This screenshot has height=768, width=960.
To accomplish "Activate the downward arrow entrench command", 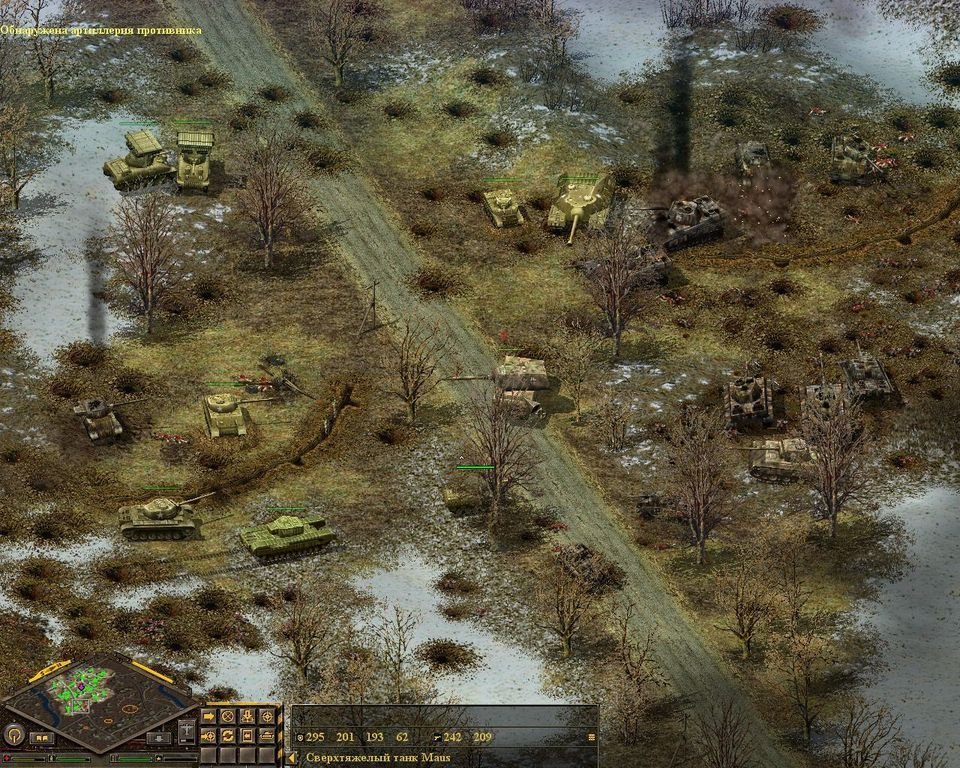I will (248, 716).
